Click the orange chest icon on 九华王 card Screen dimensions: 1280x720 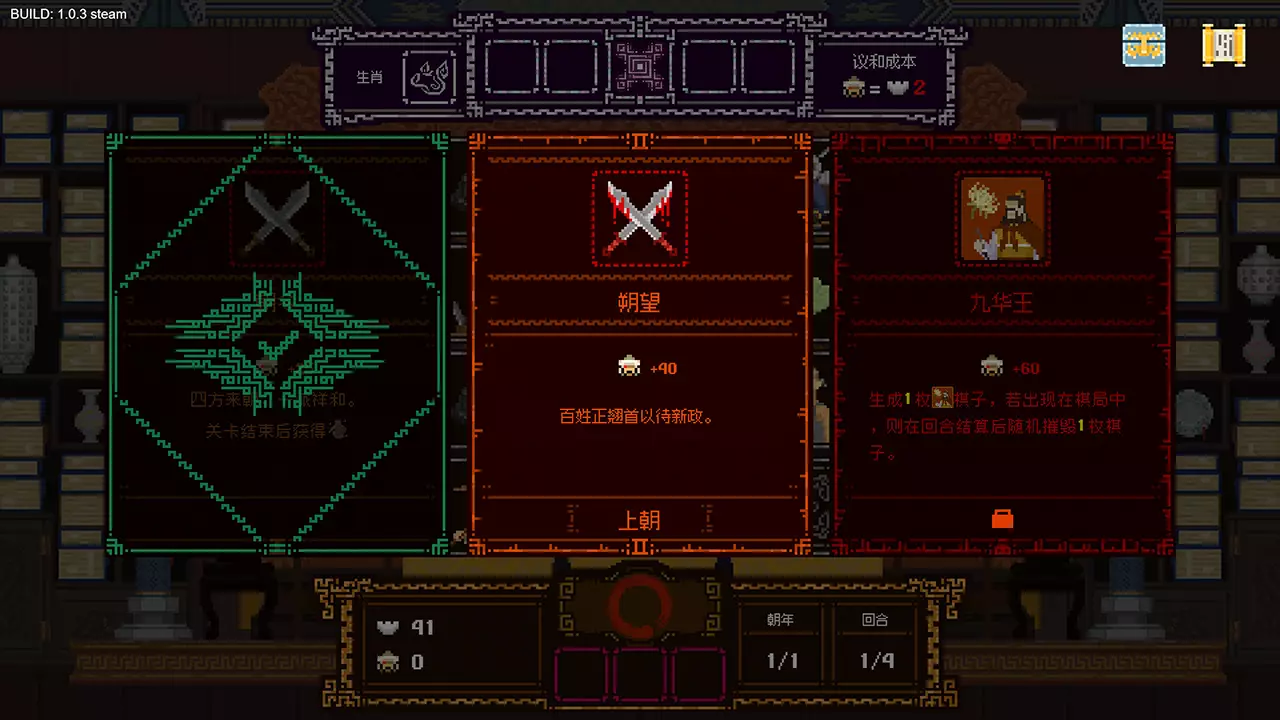[x=1002, y=518]
